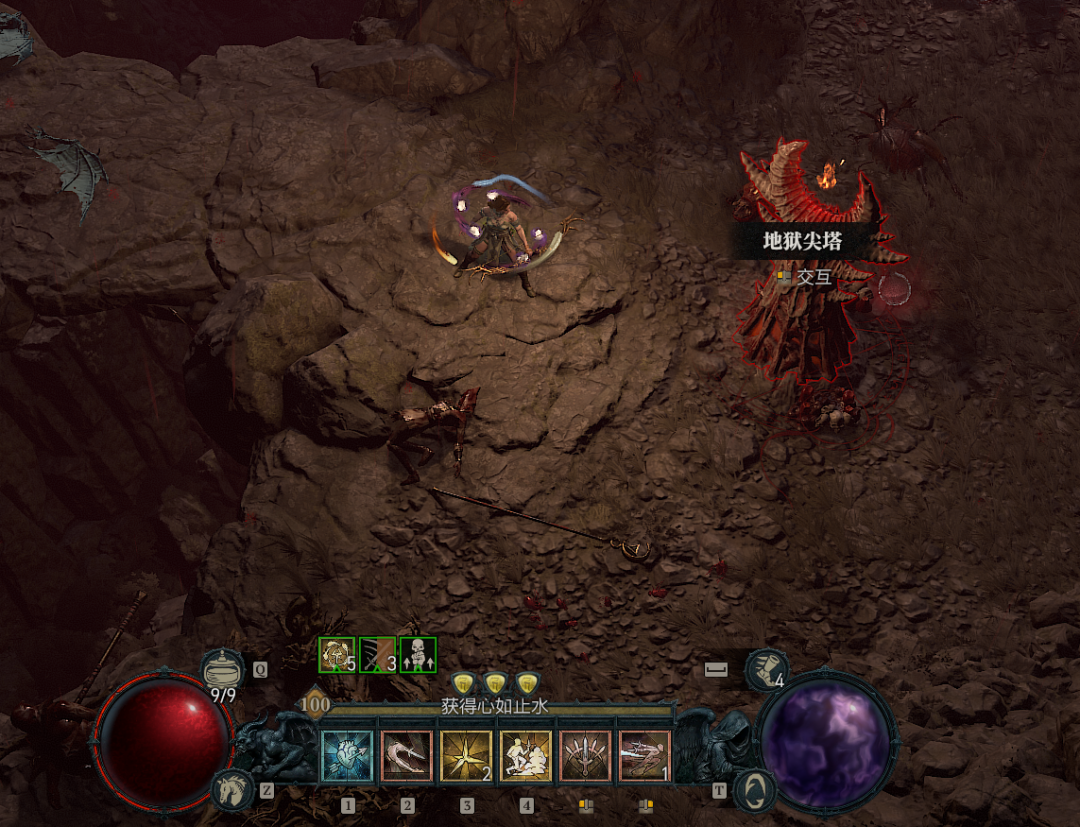Screen dimensions: 1080x827
Task: Summon the horse mount
Action: (230, 790)
